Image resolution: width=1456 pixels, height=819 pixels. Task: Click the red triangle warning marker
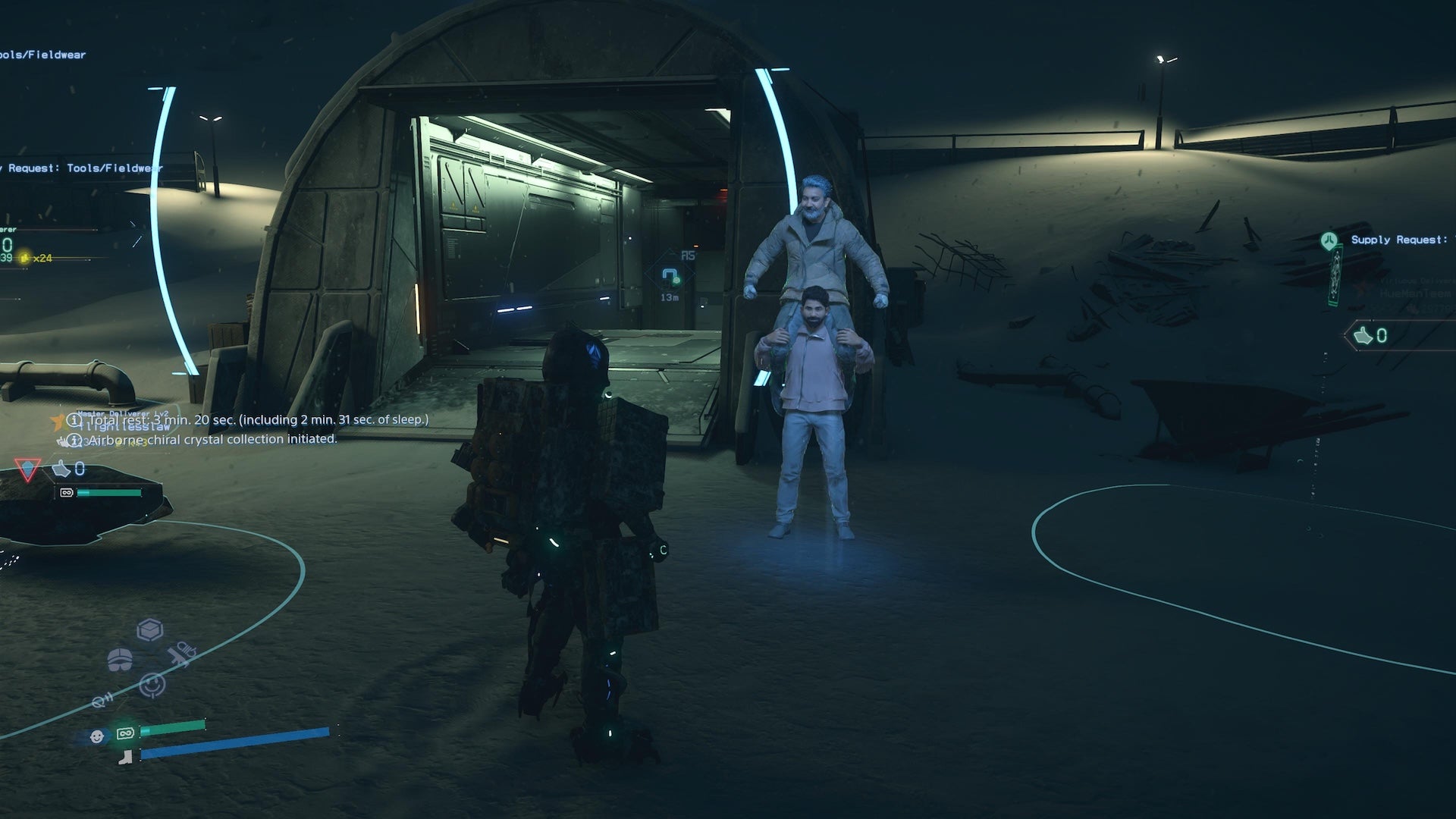[x=27, y=470]
